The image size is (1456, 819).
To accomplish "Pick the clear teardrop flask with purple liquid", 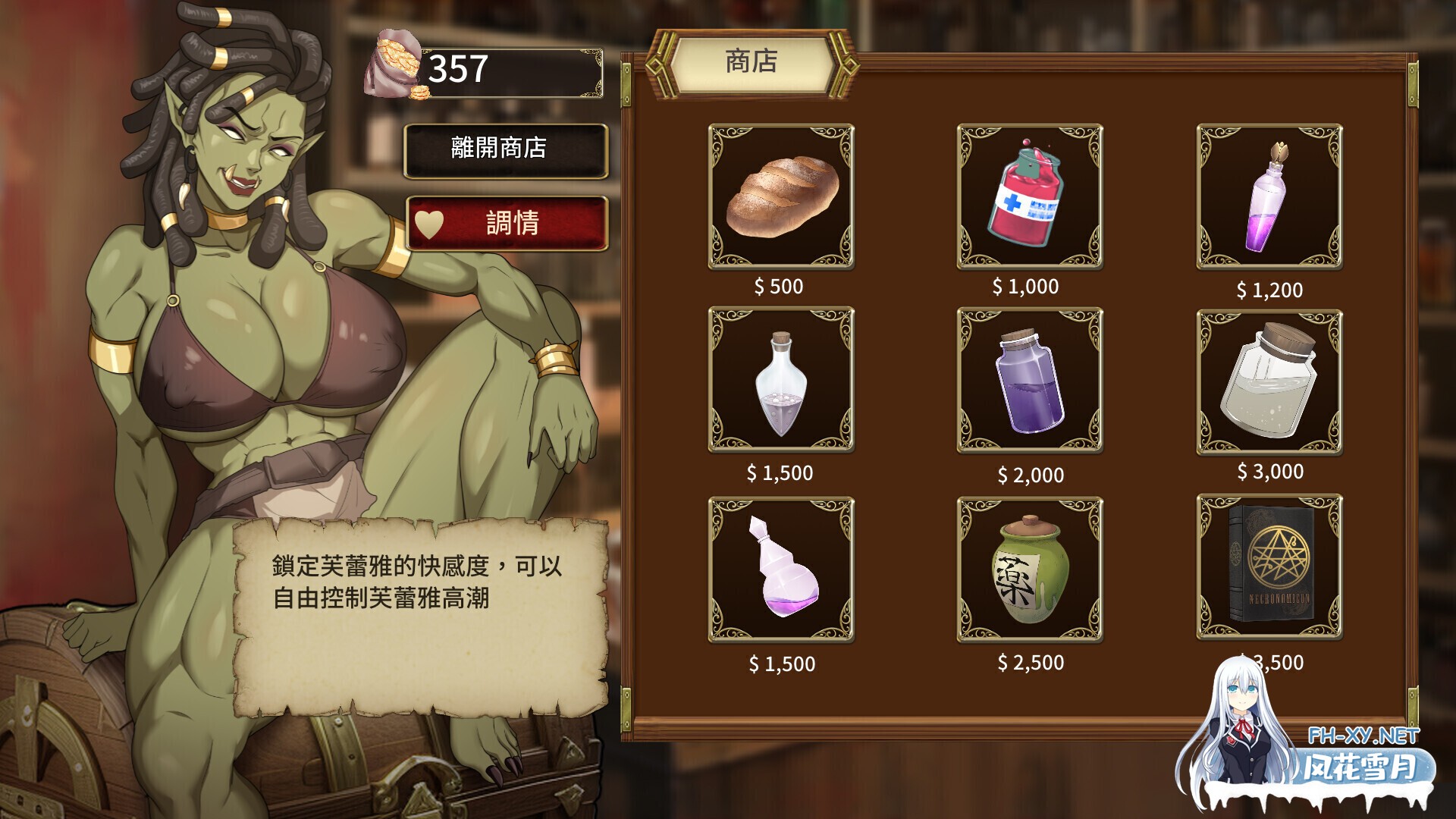I will point(781,379).
